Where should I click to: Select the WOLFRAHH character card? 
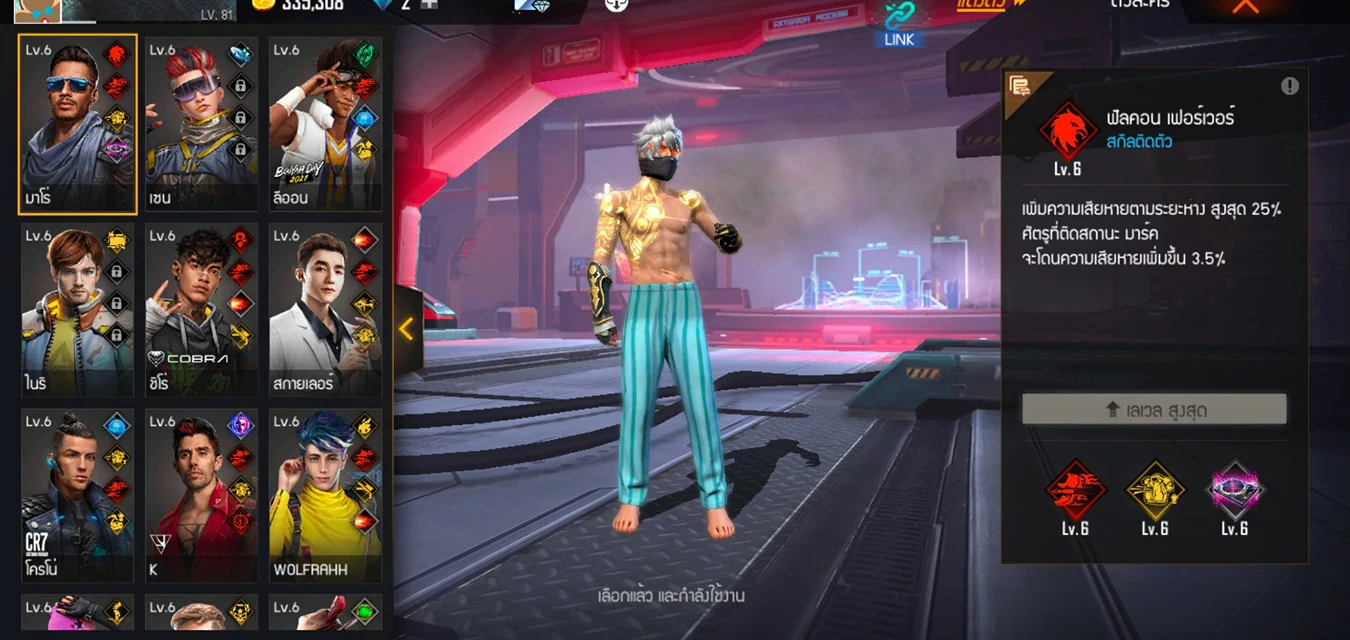[x=325, y=495]
